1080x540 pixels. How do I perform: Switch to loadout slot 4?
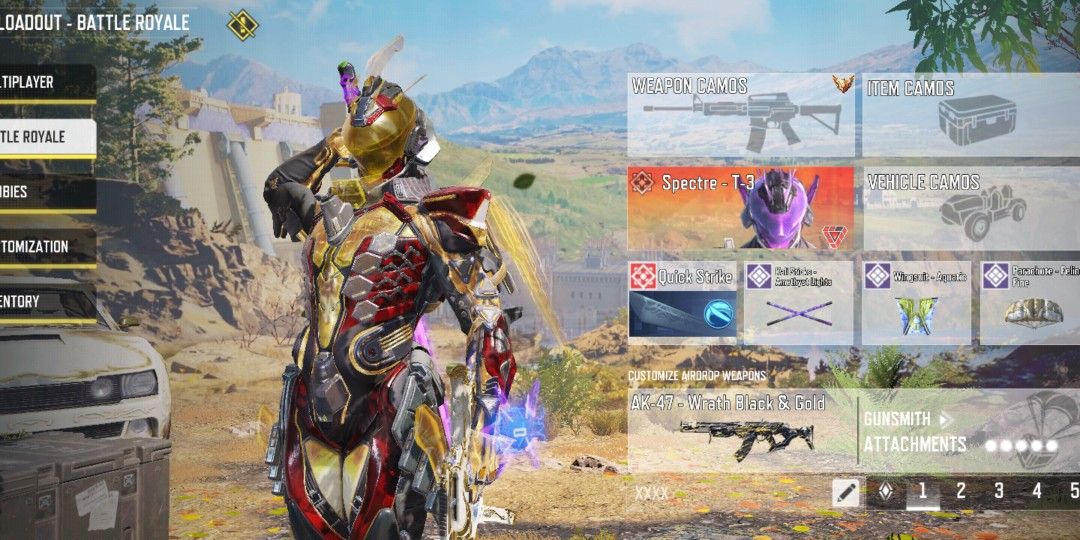click(x=1037, y=491)
